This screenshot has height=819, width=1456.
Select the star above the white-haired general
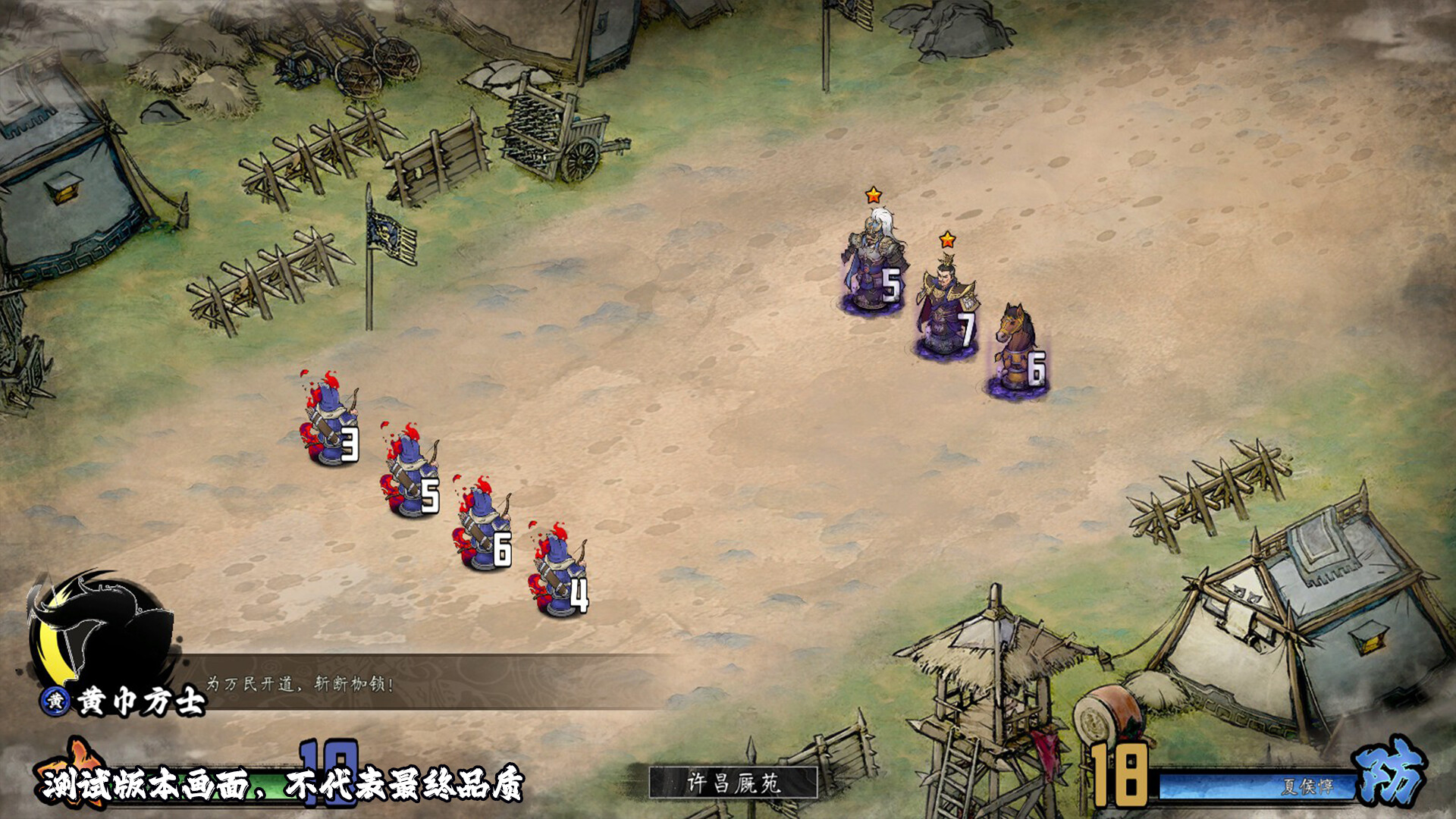tap(874, 195)
